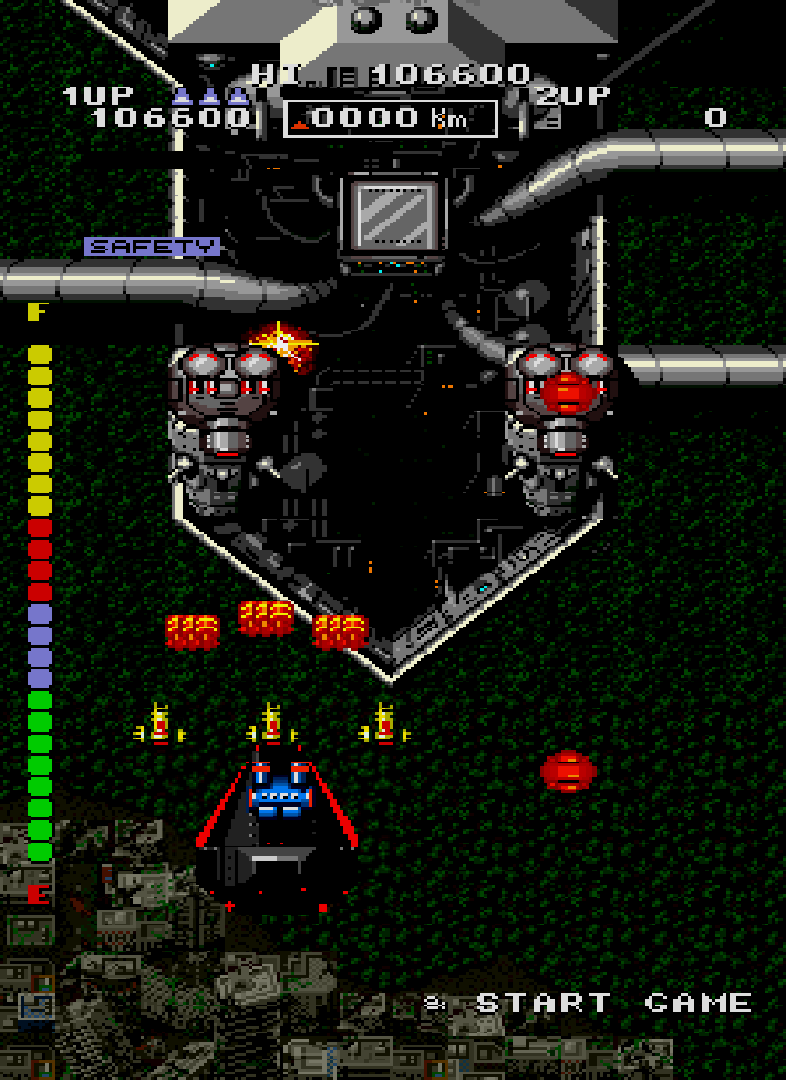Select the START GAME option

[x=612, y=1003]
